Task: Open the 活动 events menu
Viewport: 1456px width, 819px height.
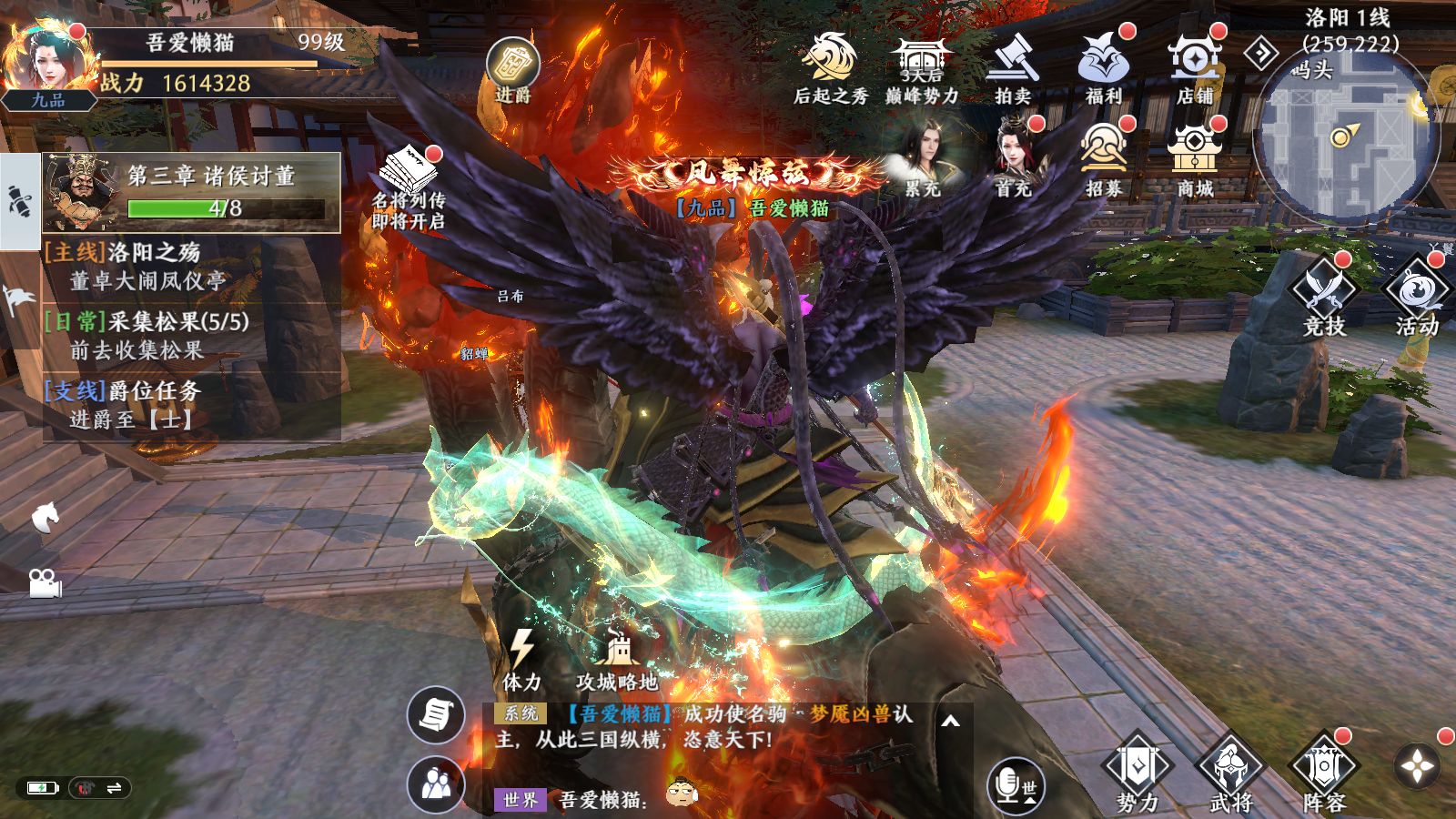Action: point(1417,296)
